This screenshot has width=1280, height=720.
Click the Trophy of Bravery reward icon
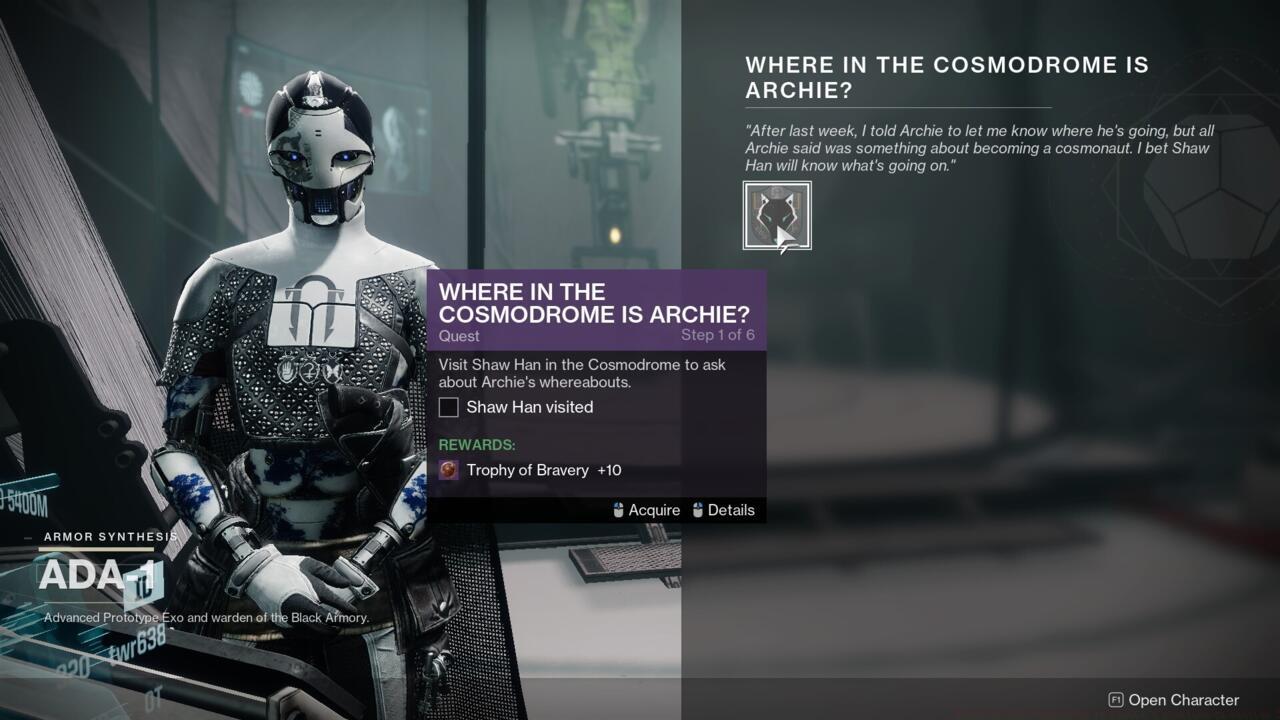(447, 470)
